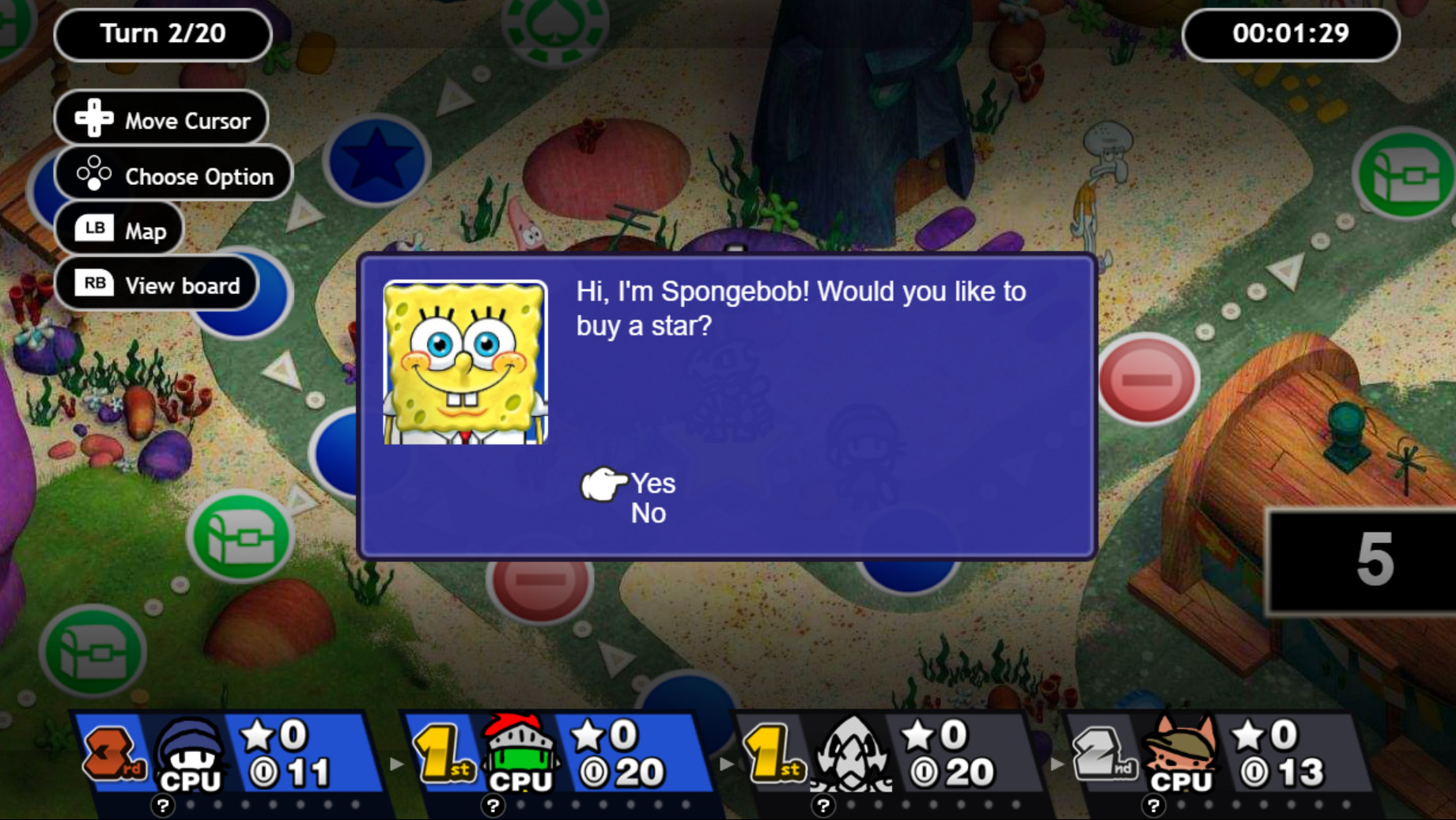Image resolution: width=1456 pixels, height=820 pixels.
Task: Expand the question mark details under the 3rd place CPU
Action: (162, 807)
